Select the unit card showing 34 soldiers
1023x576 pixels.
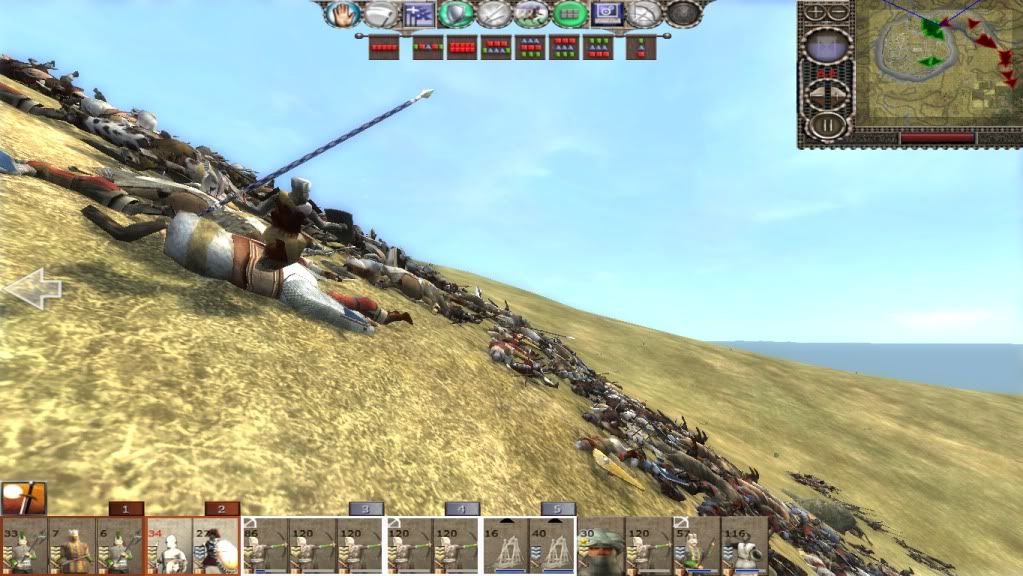(168, 545)
